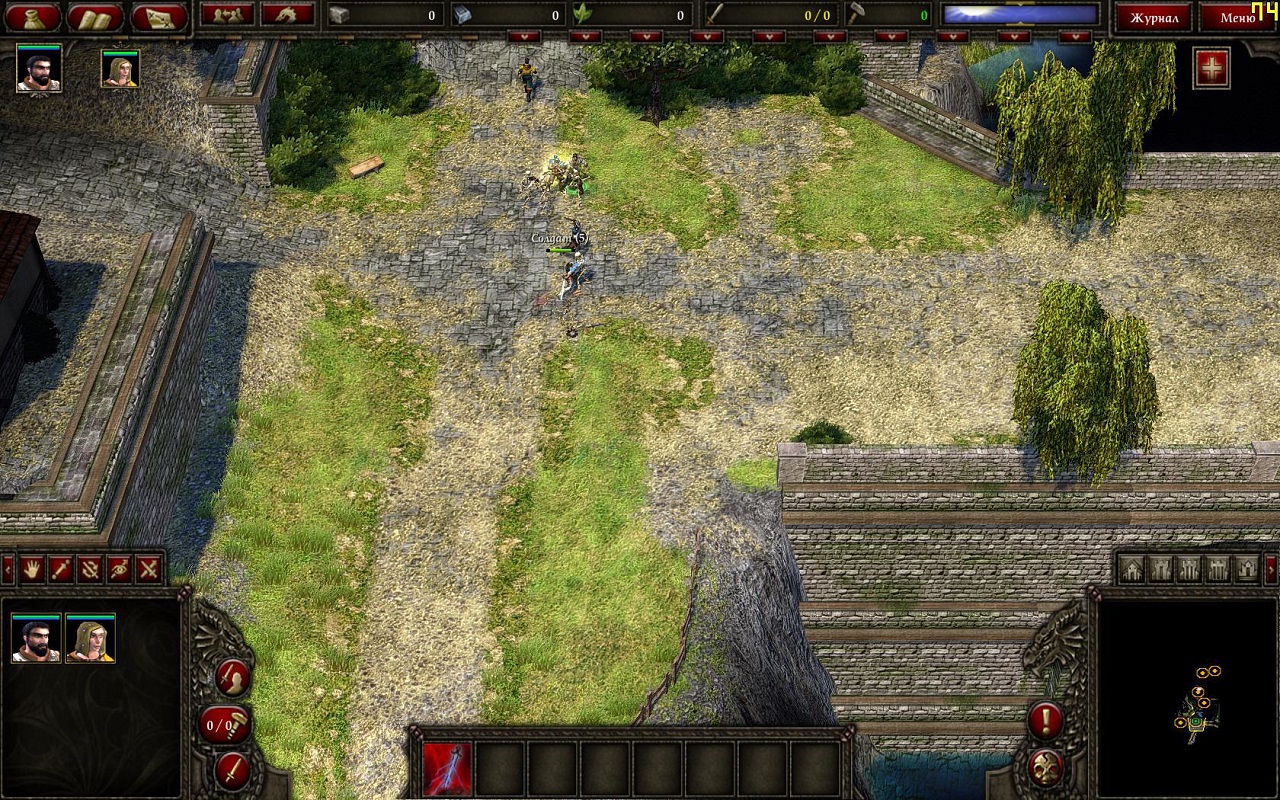Select the bearded hero in the selection panel
This screenshot has height=800, width=1280.
tap(36, 638)
